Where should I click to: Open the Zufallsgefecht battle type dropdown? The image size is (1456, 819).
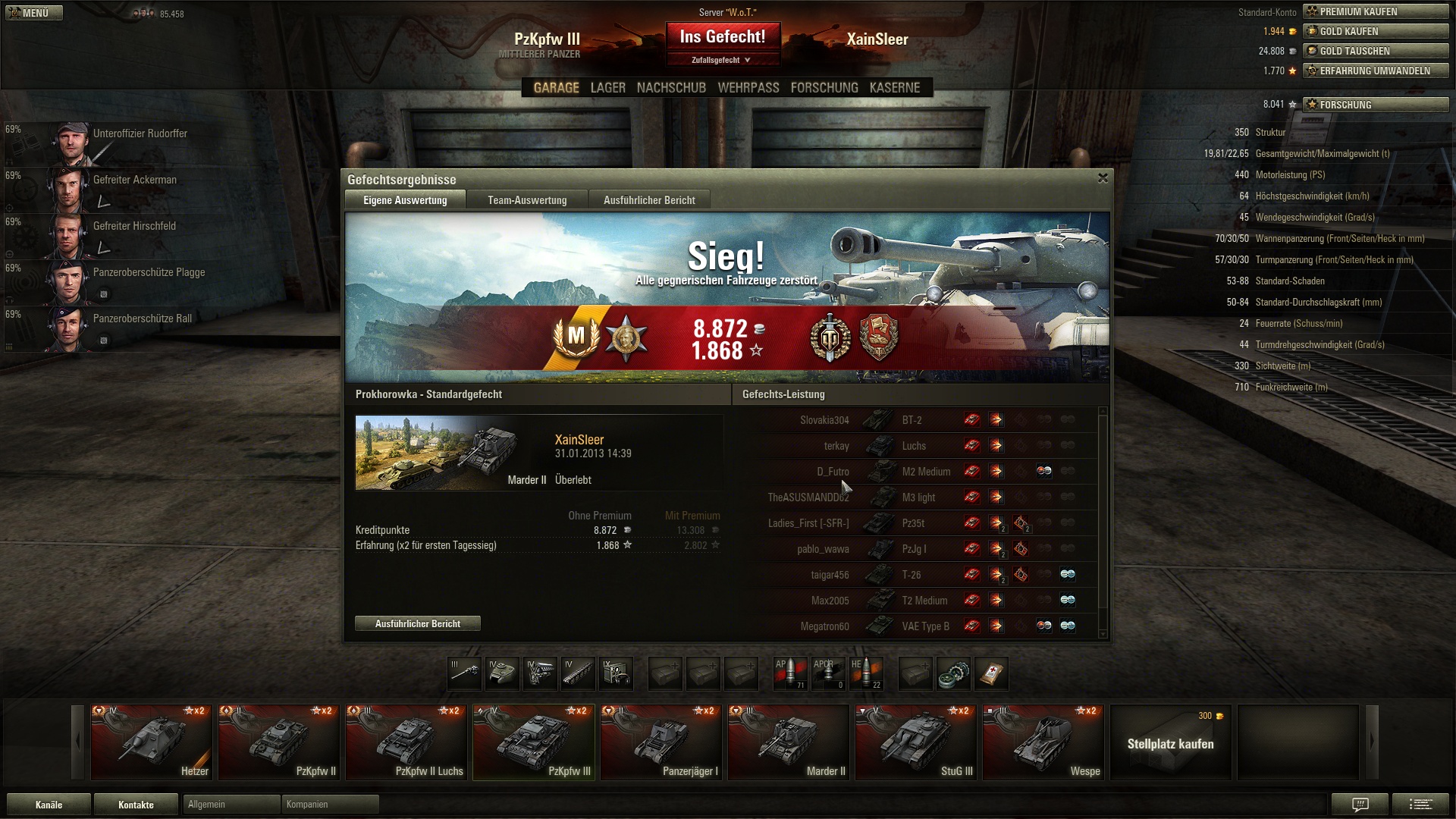point(721,60)
